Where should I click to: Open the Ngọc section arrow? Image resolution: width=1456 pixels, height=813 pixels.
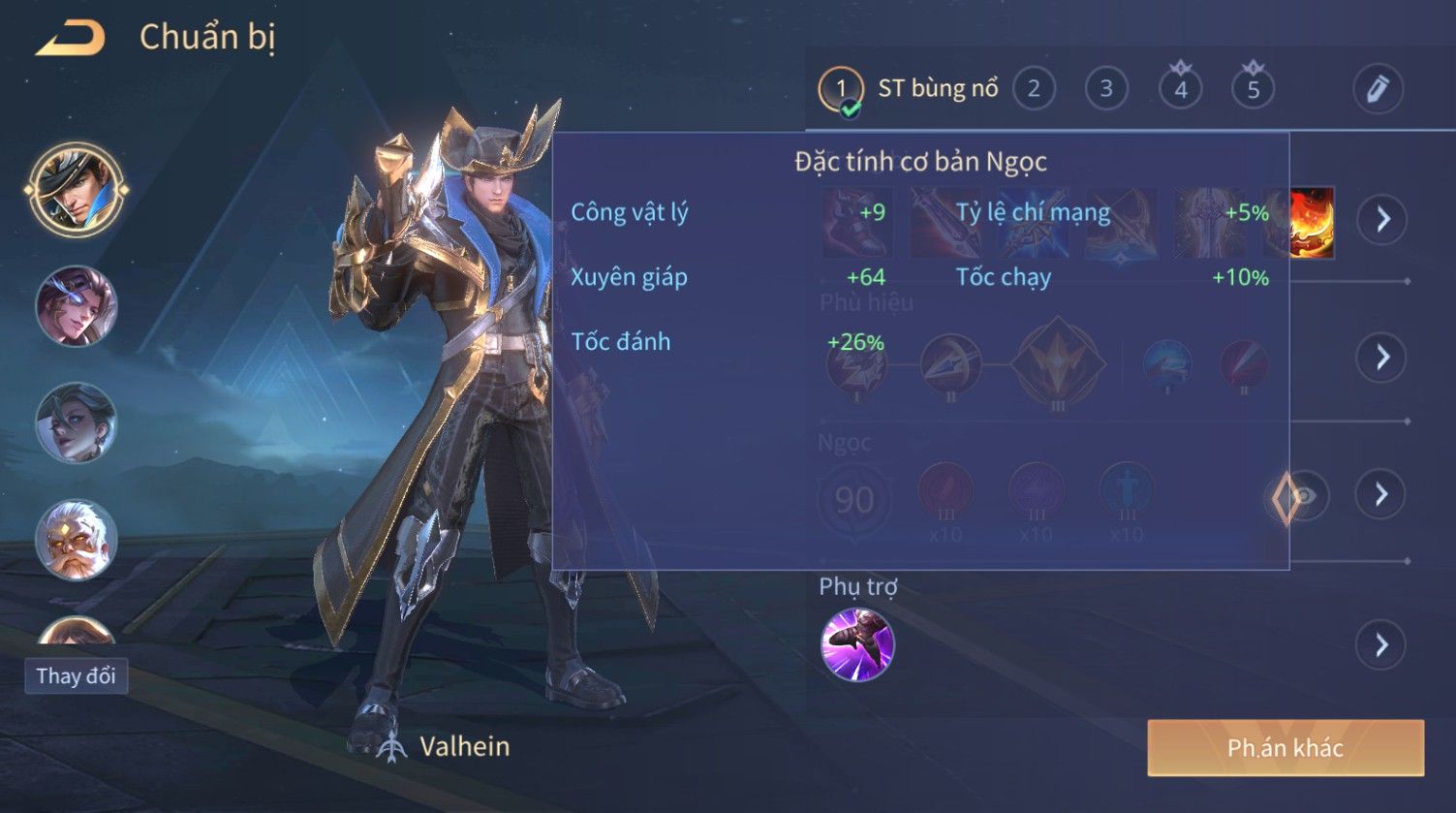click(1381, 494)
